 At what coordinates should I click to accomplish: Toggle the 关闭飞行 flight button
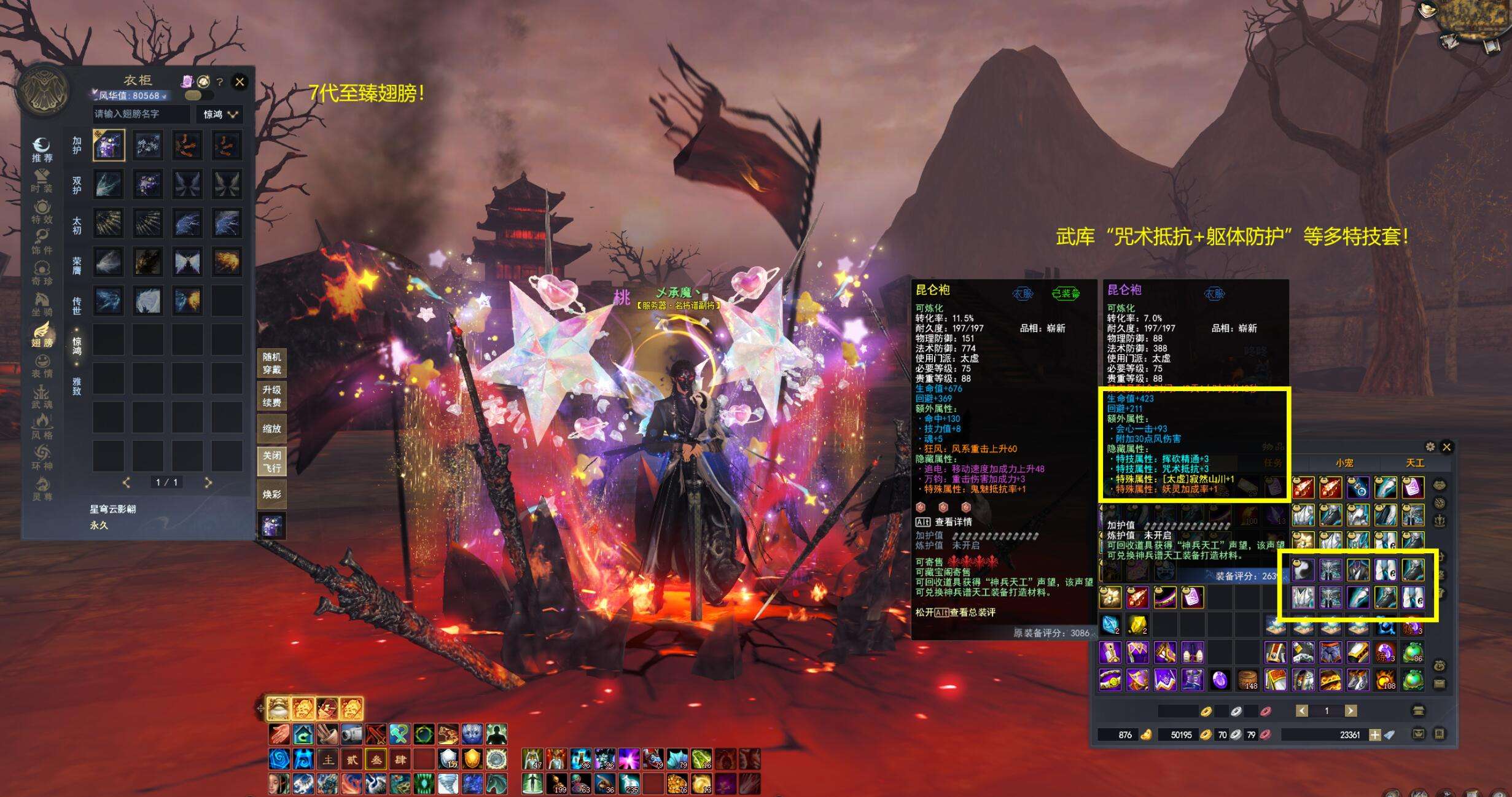point(271,462)
